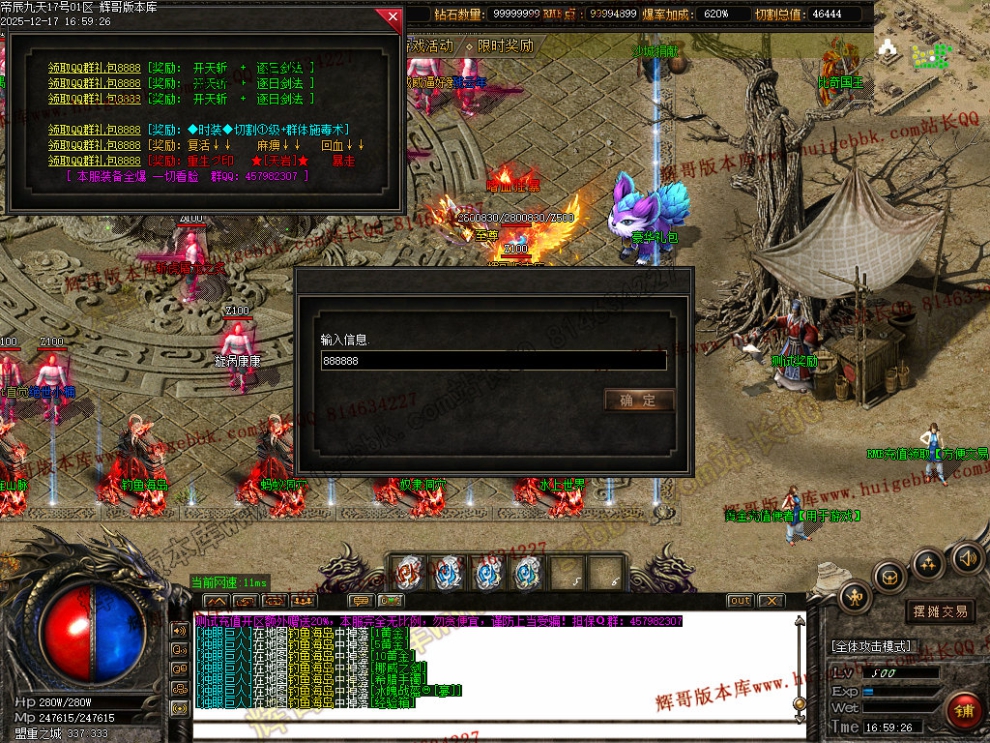
Task: Click the 输入信息 text input field
Action: tap(493, 361)
